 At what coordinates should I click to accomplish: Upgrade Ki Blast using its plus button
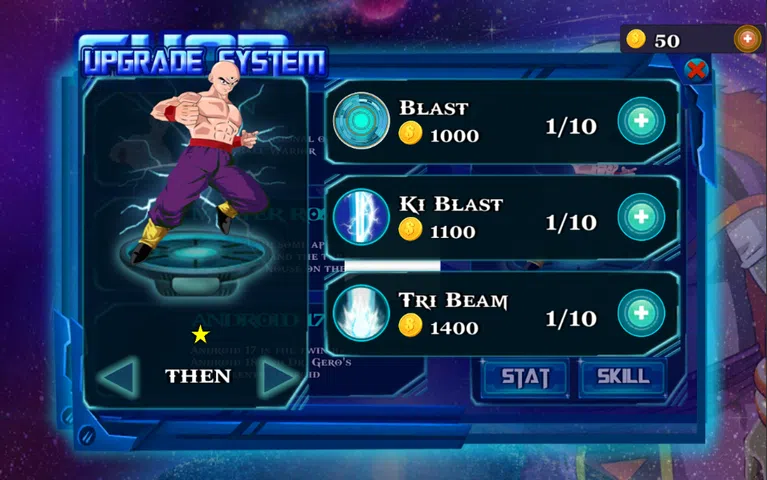pyautogui.click(x=641, y=217)
